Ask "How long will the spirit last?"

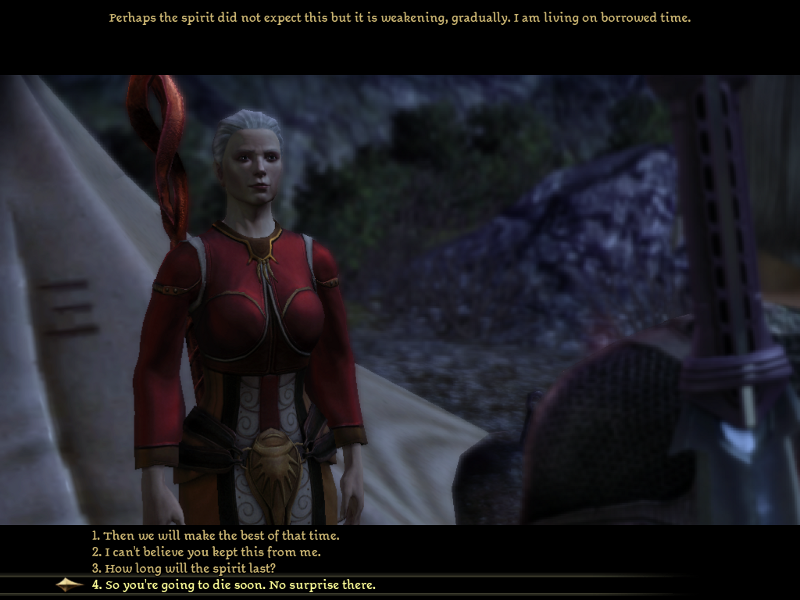point(184,568)
